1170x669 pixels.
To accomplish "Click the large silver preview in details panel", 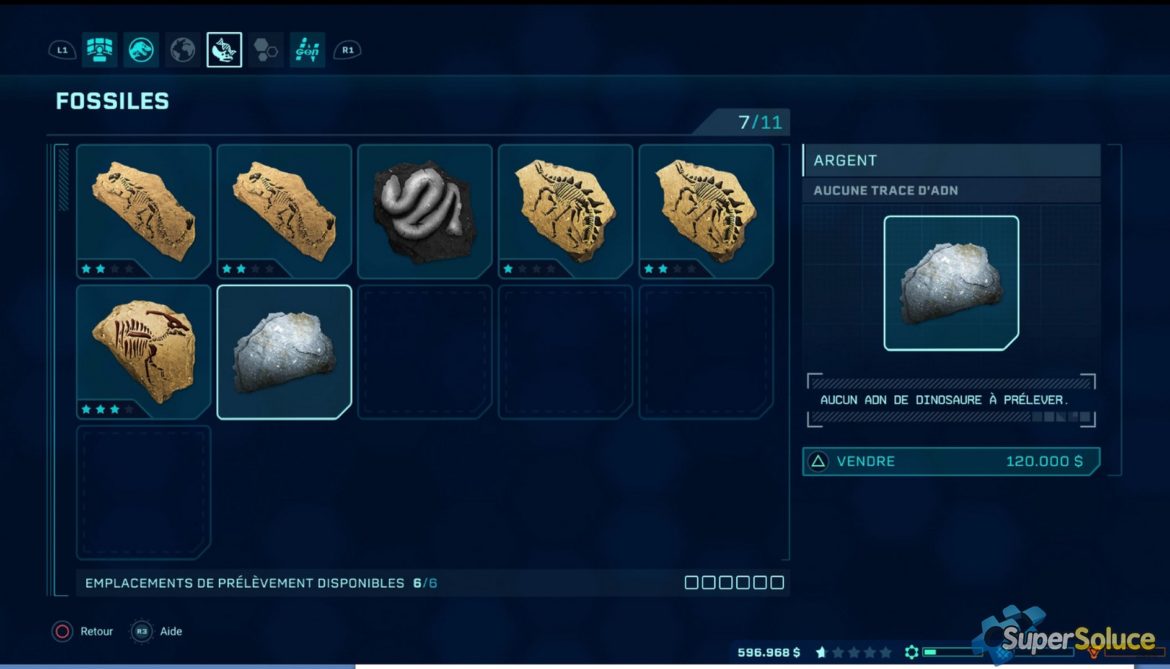I will click(951, 283).
